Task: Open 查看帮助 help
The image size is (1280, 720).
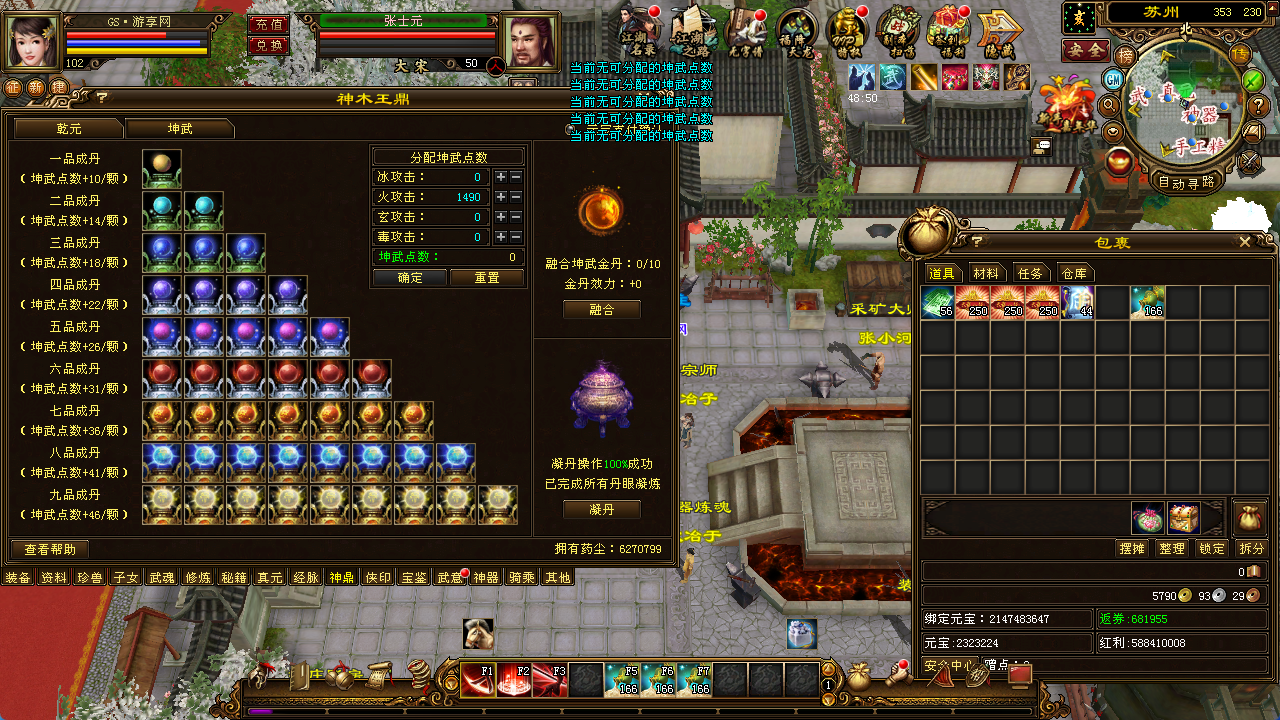Action: [x=50, y=549]
